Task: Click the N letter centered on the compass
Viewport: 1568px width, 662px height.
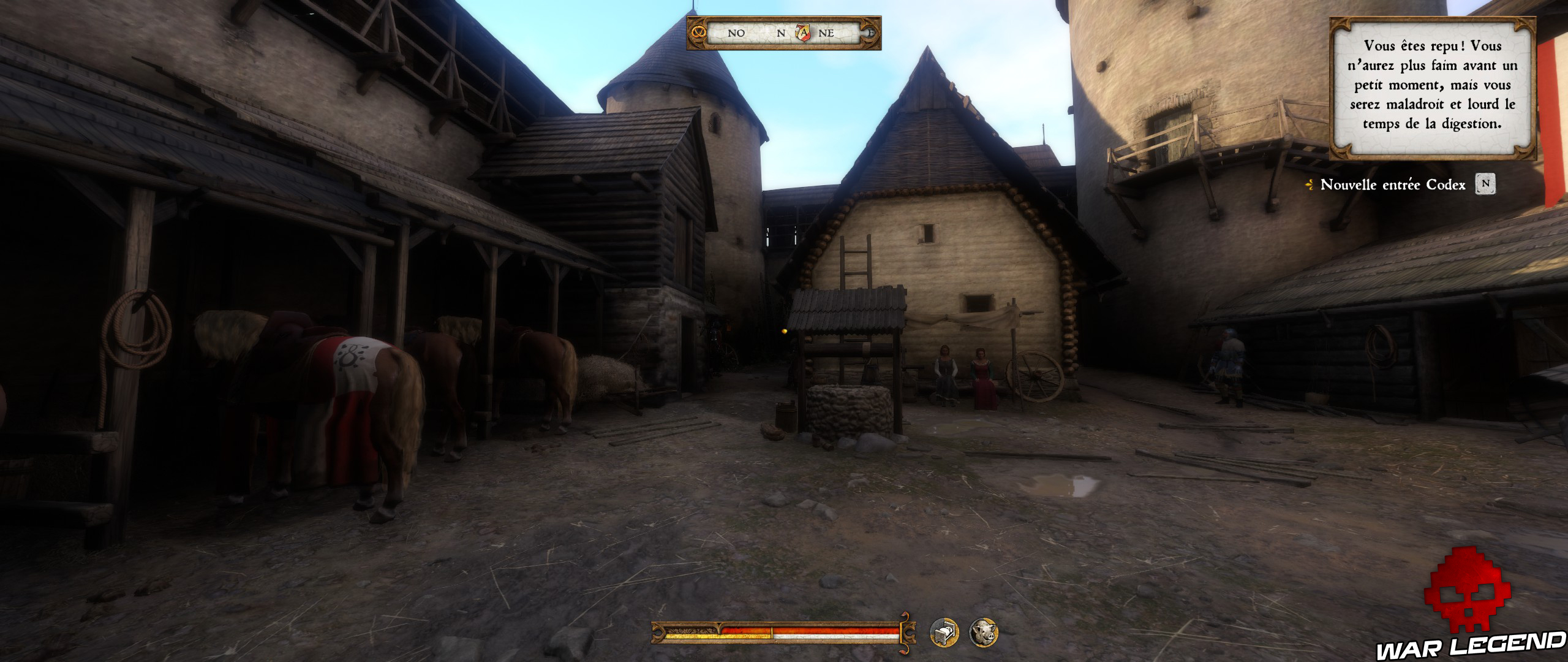Action: 781,32
